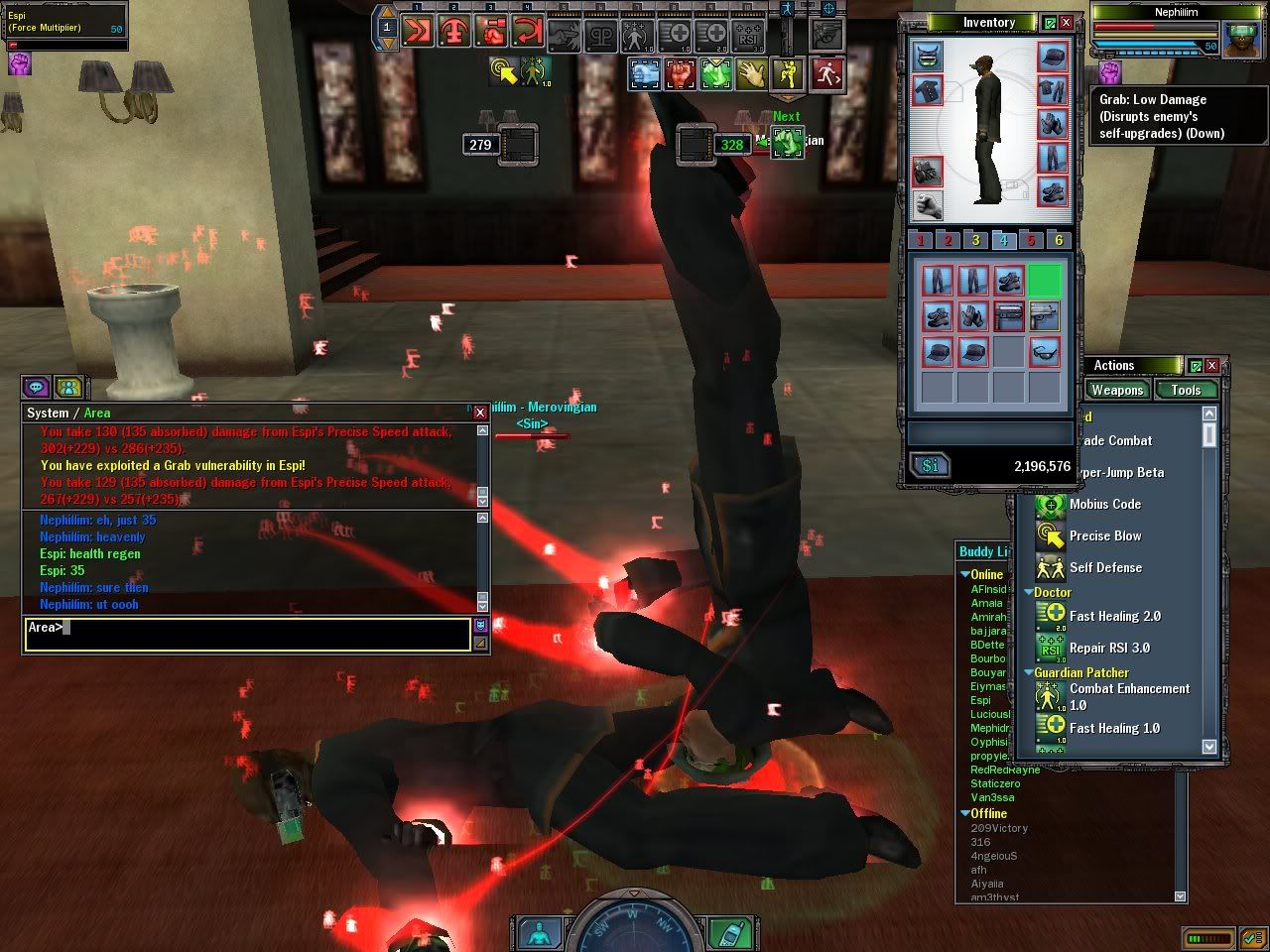Select the sunglasses in the inventory grid
The image size is (1270, 952).
(1045, 351)
